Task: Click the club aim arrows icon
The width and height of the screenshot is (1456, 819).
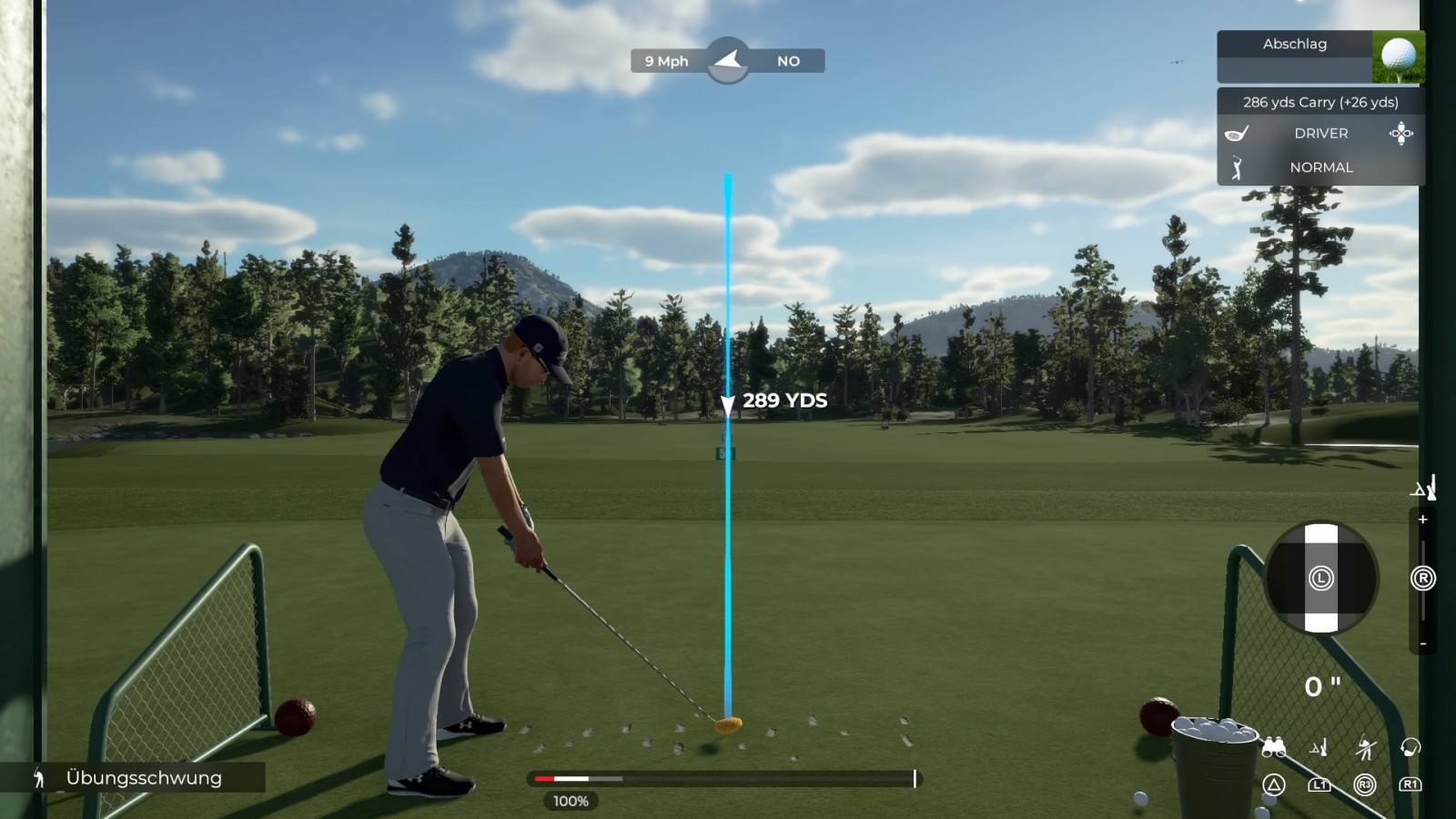Action: (x=1400, y=134)
